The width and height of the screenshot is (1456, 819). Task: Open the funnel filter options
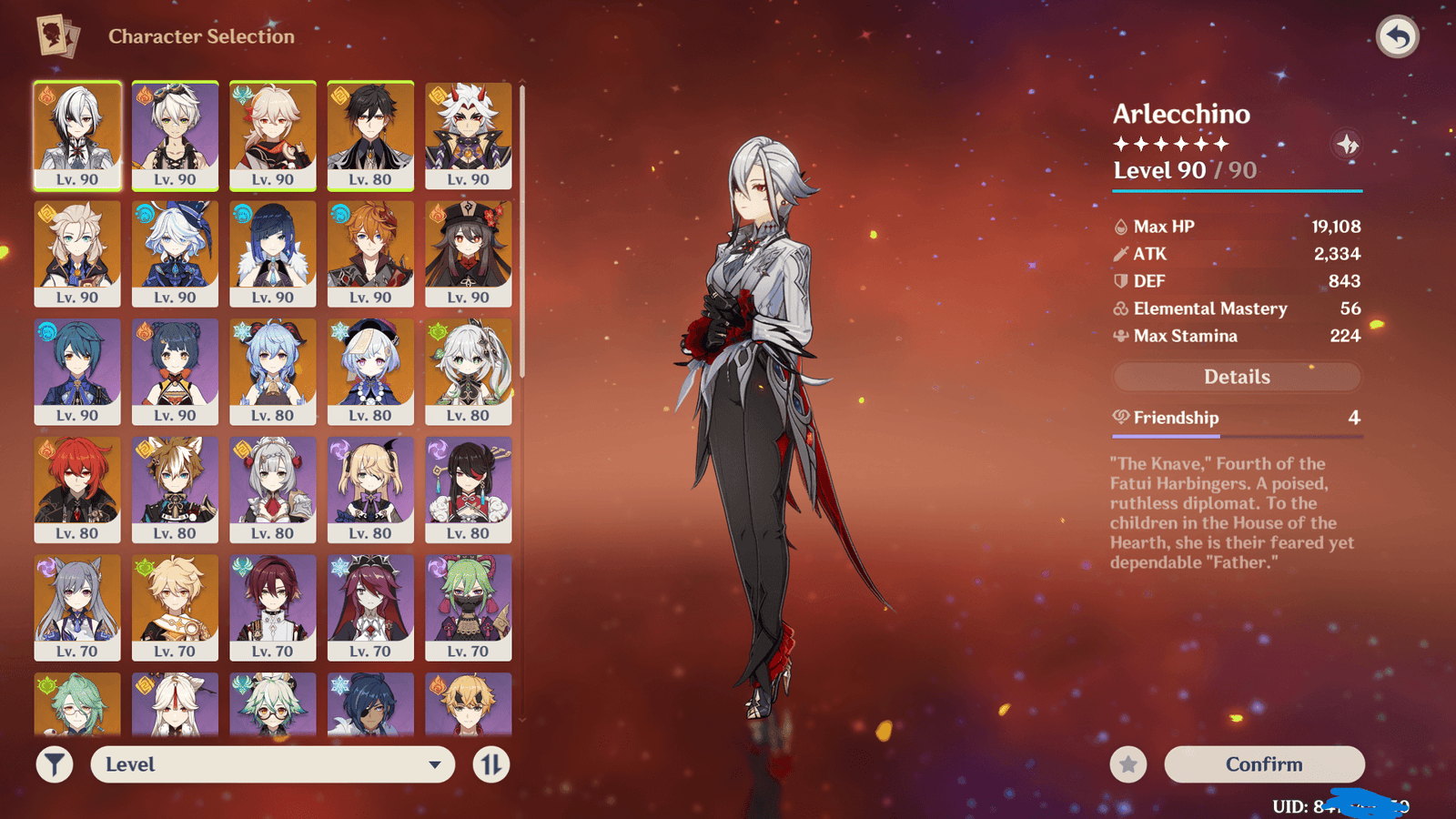point(55,764)
